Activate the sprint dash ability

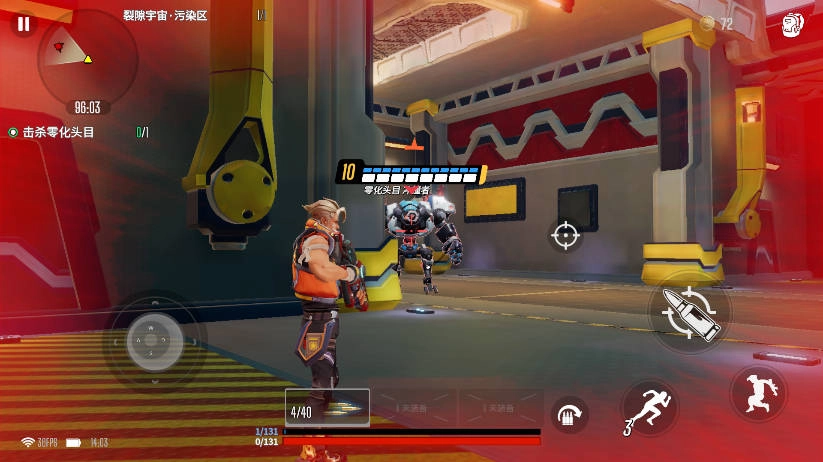650,408
